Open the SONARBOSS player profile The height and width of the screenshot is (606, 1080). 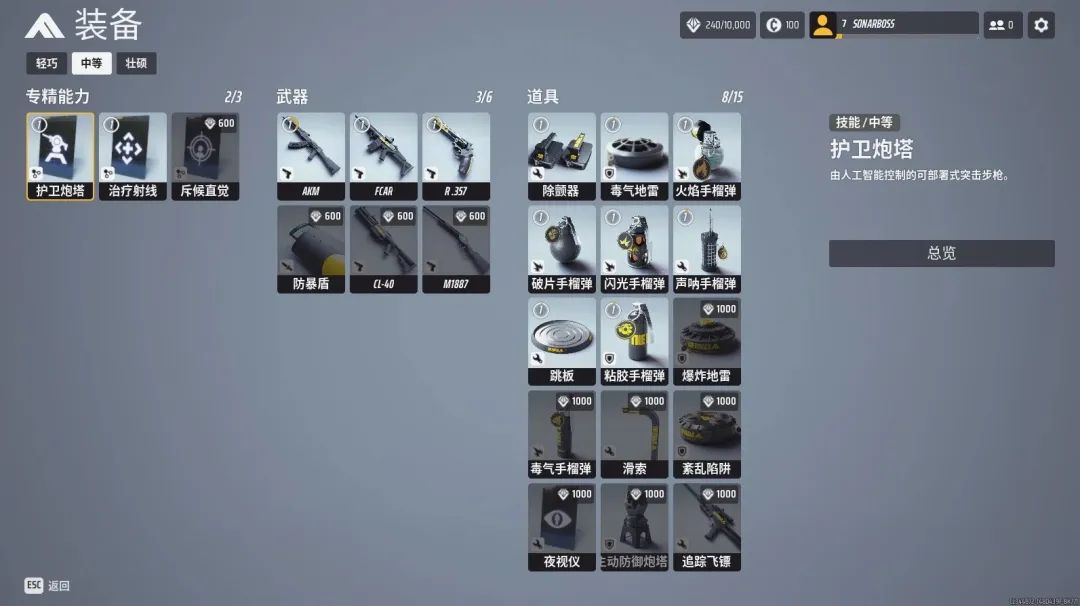tap(894, 25)
